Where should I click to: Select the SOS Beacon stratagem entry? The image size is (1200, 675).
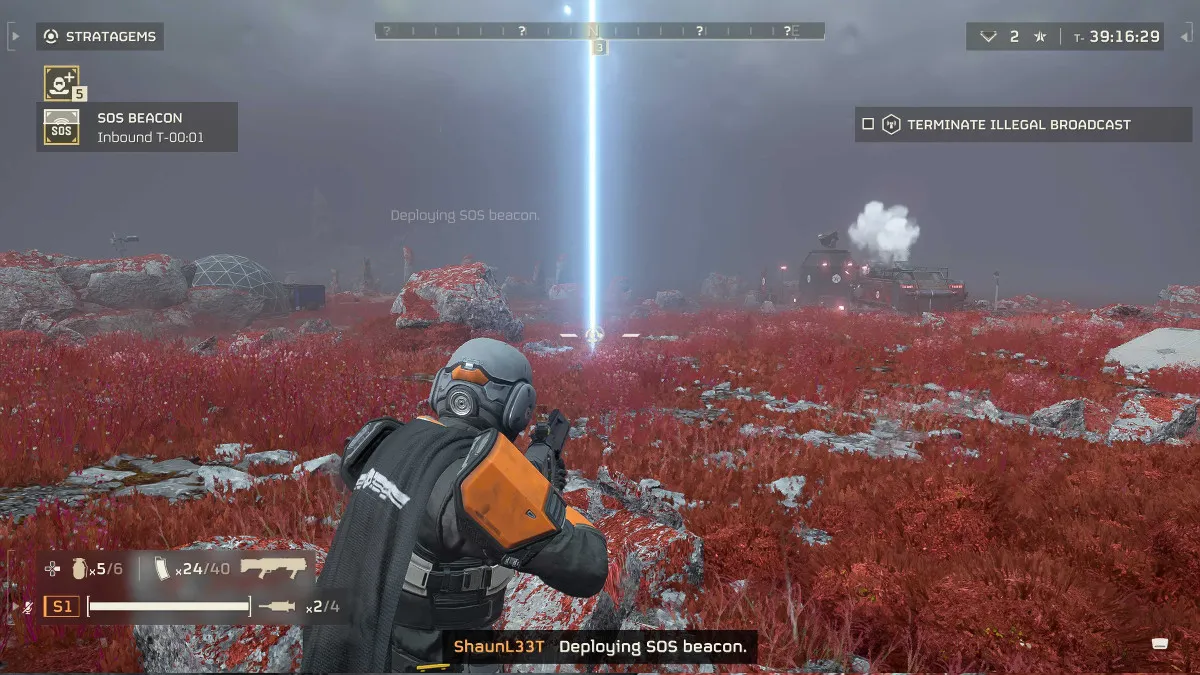(137, 127)
